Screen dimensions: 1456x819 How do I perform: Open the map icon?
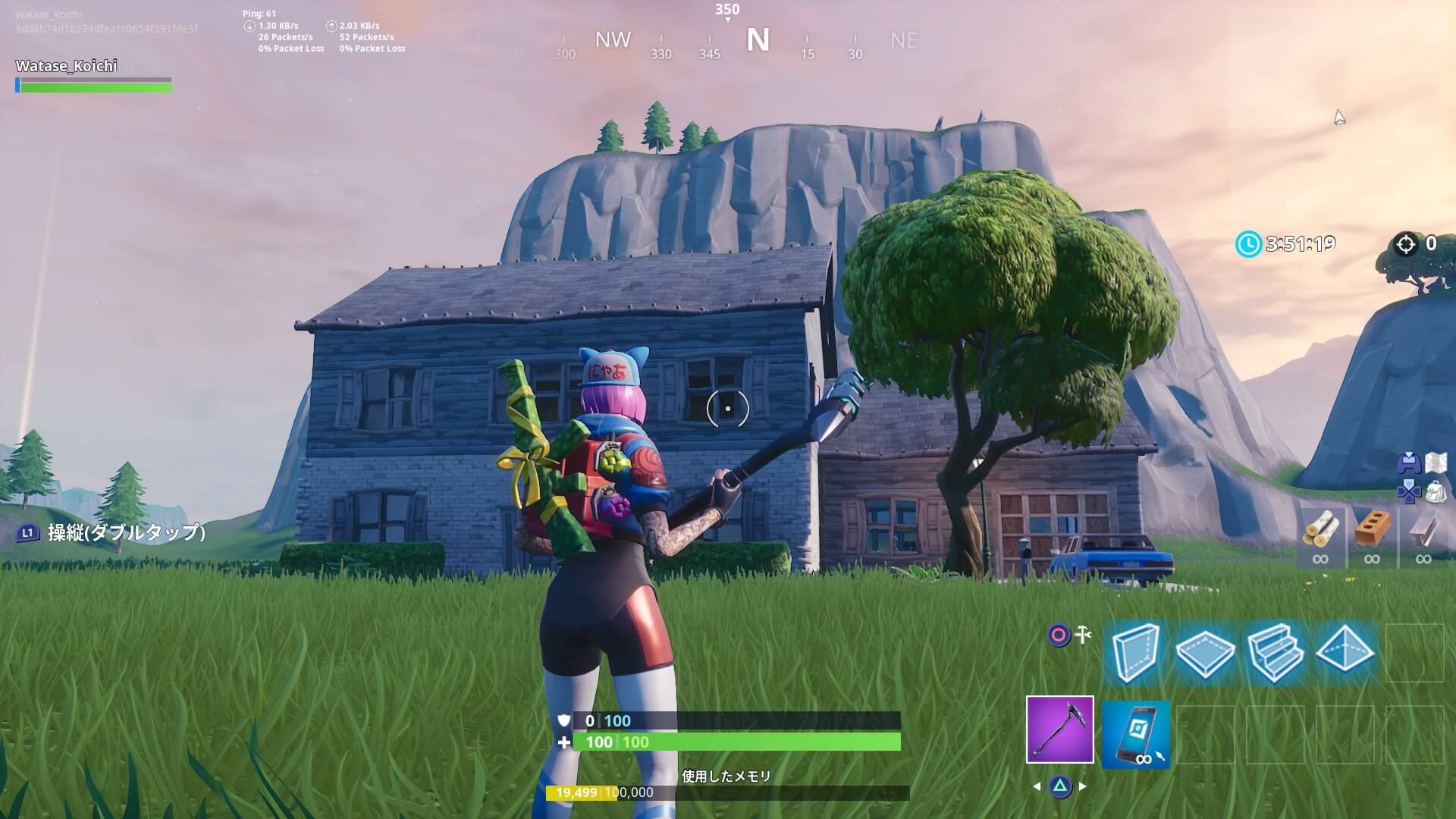pos(1437,463)
